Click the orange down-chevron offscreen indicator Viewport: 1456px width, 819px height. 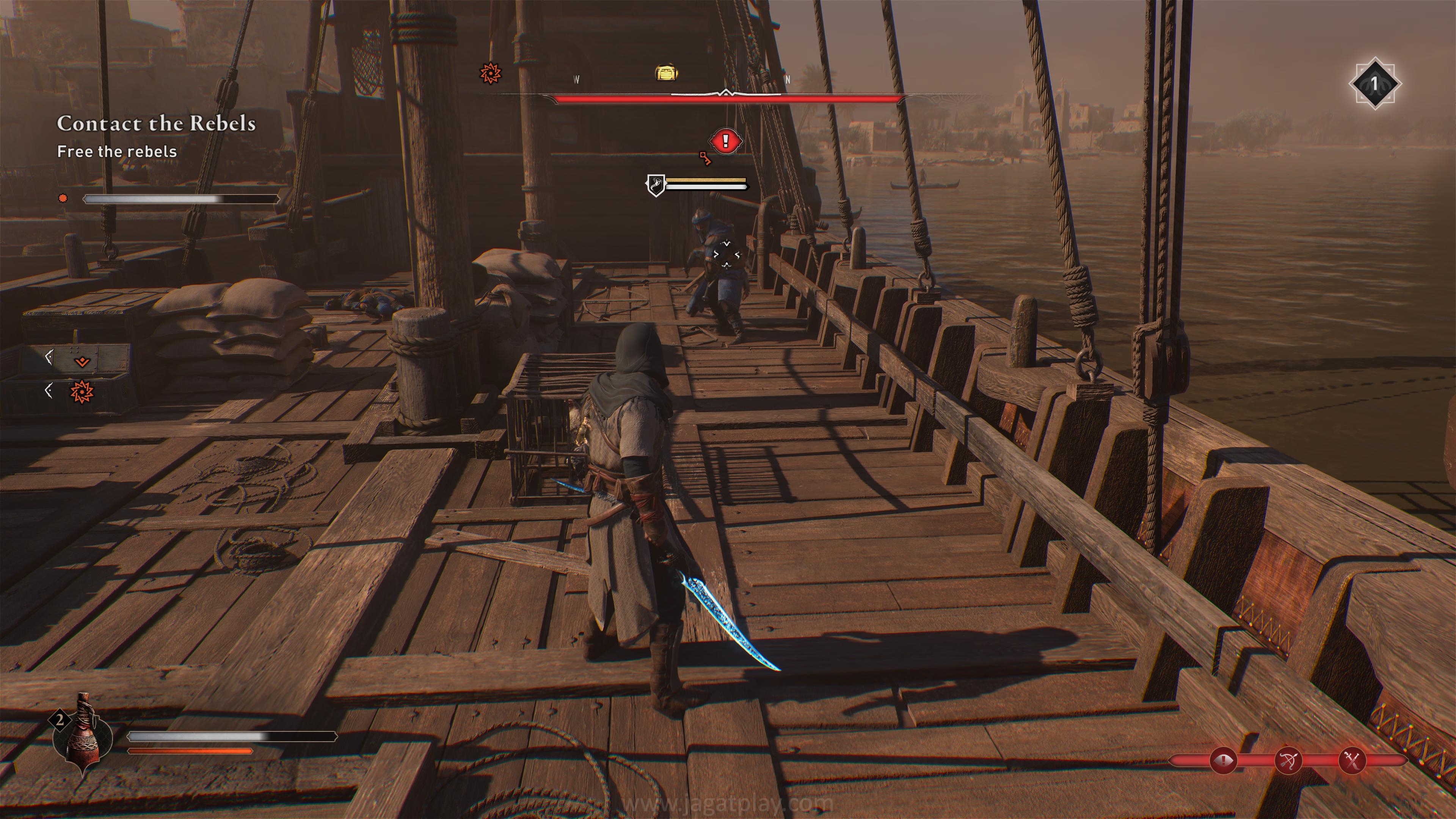pyautogui.click(x=83, y=362)
